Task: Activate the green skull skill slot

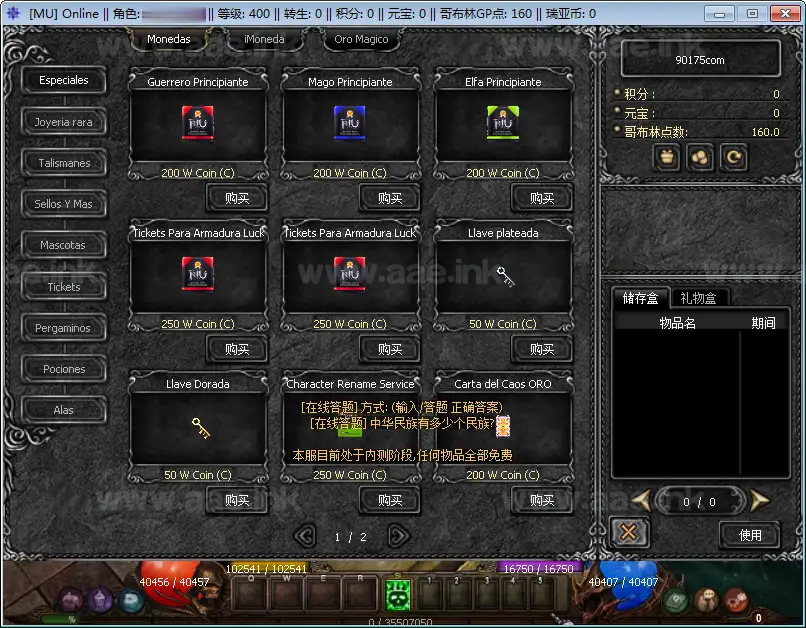Action: point(398,595)
